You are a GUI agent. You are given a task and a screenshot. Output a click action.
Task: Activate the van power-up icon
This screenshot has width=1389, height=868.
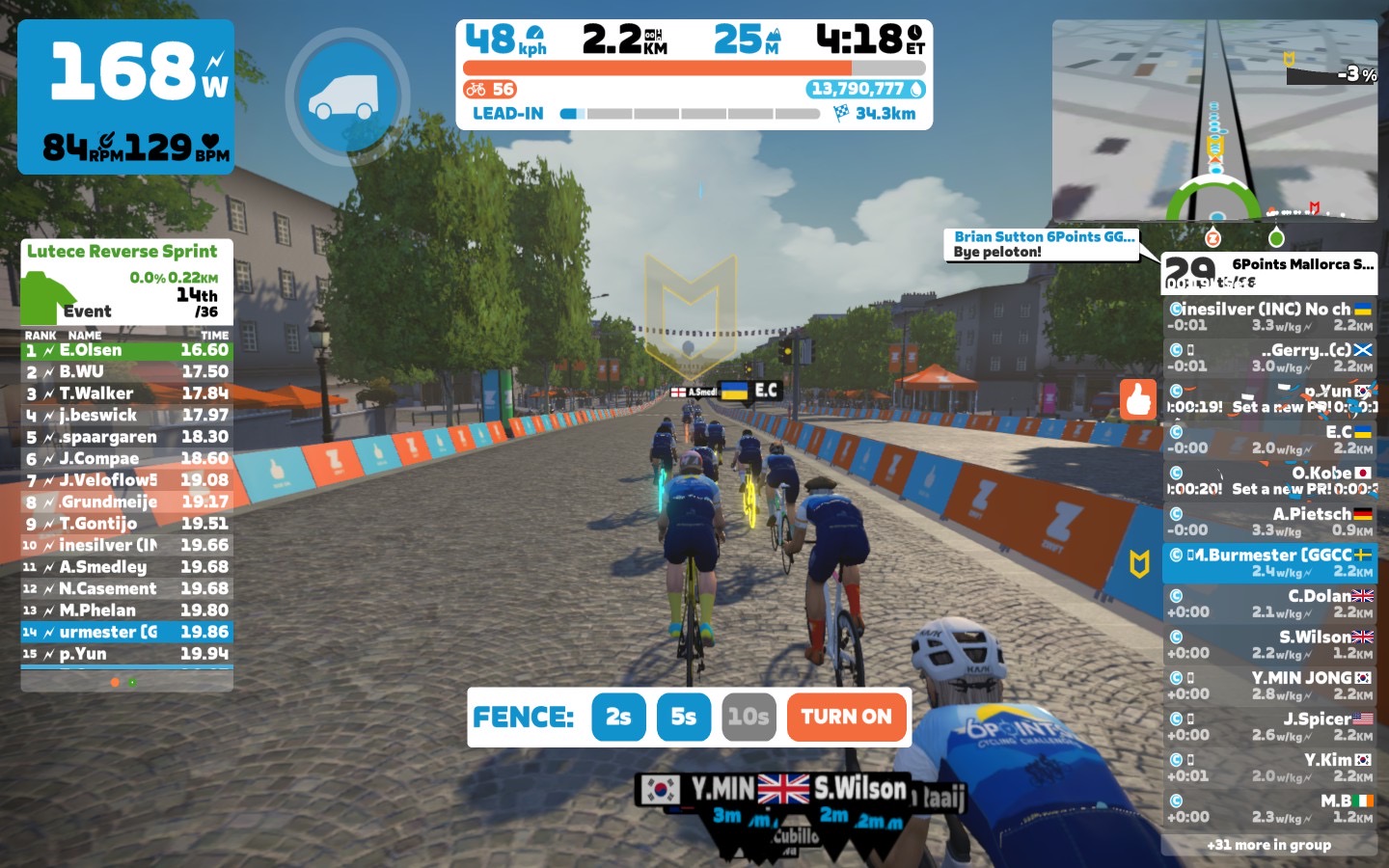click(347, 97)
